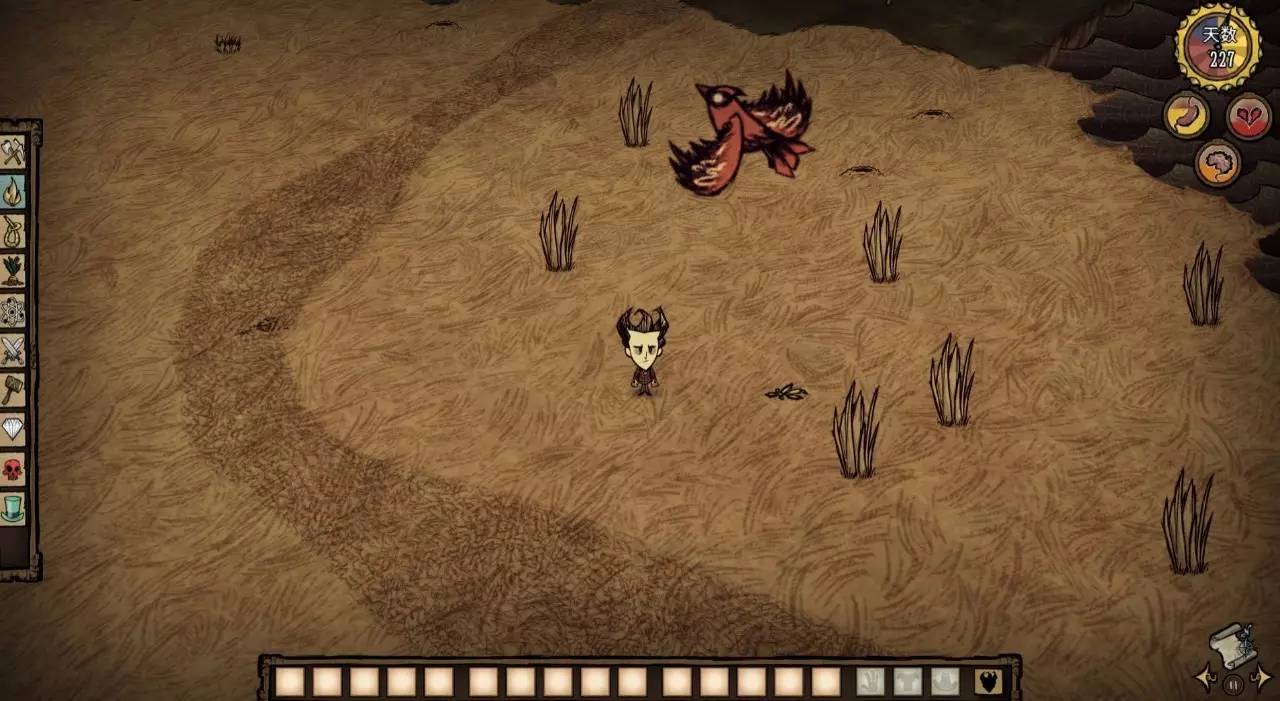Select the Survival tab with rope icon
The image size is (1280, 701).
[x=13, y=230]
